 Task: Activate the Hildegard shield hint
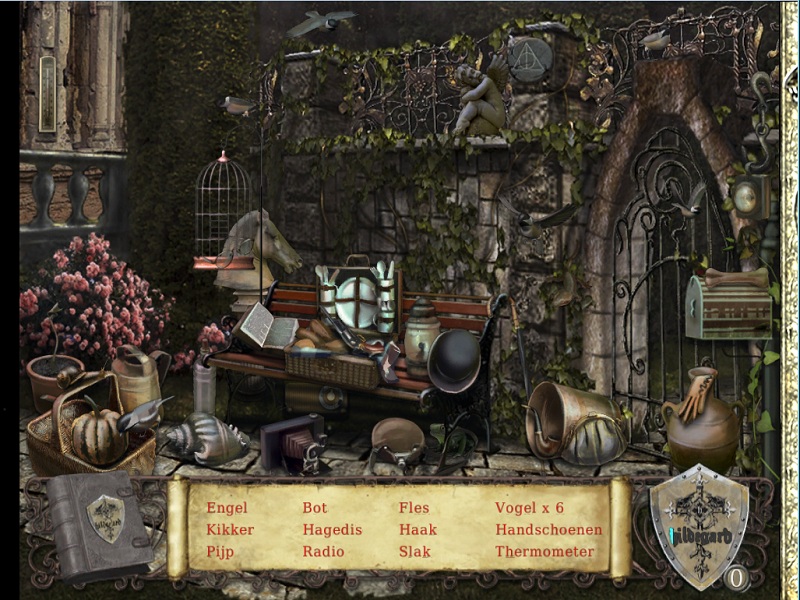click(x=698, y=525)
